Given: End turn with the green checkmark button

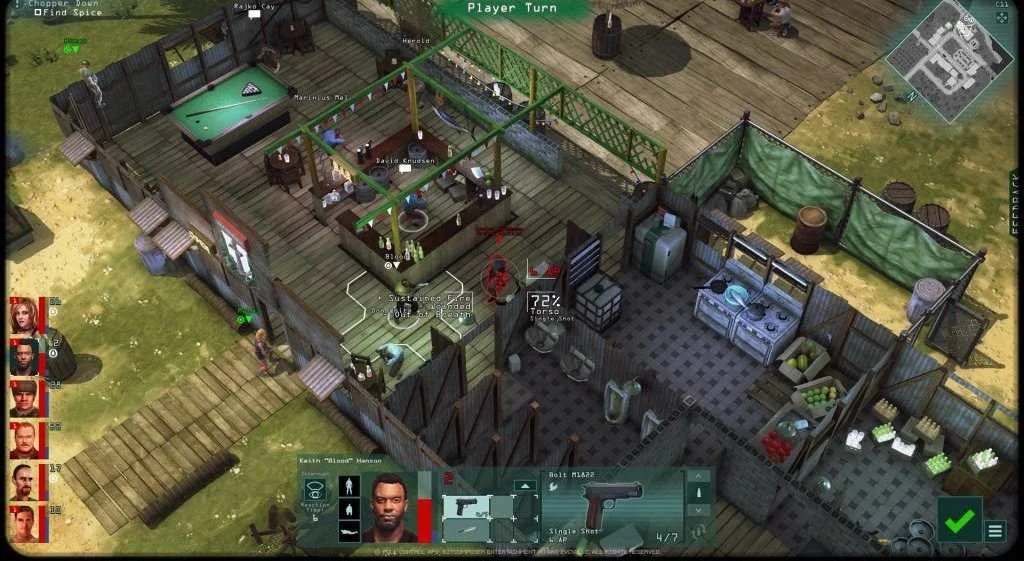Looking at the screenshot, I should coord(959,520).
